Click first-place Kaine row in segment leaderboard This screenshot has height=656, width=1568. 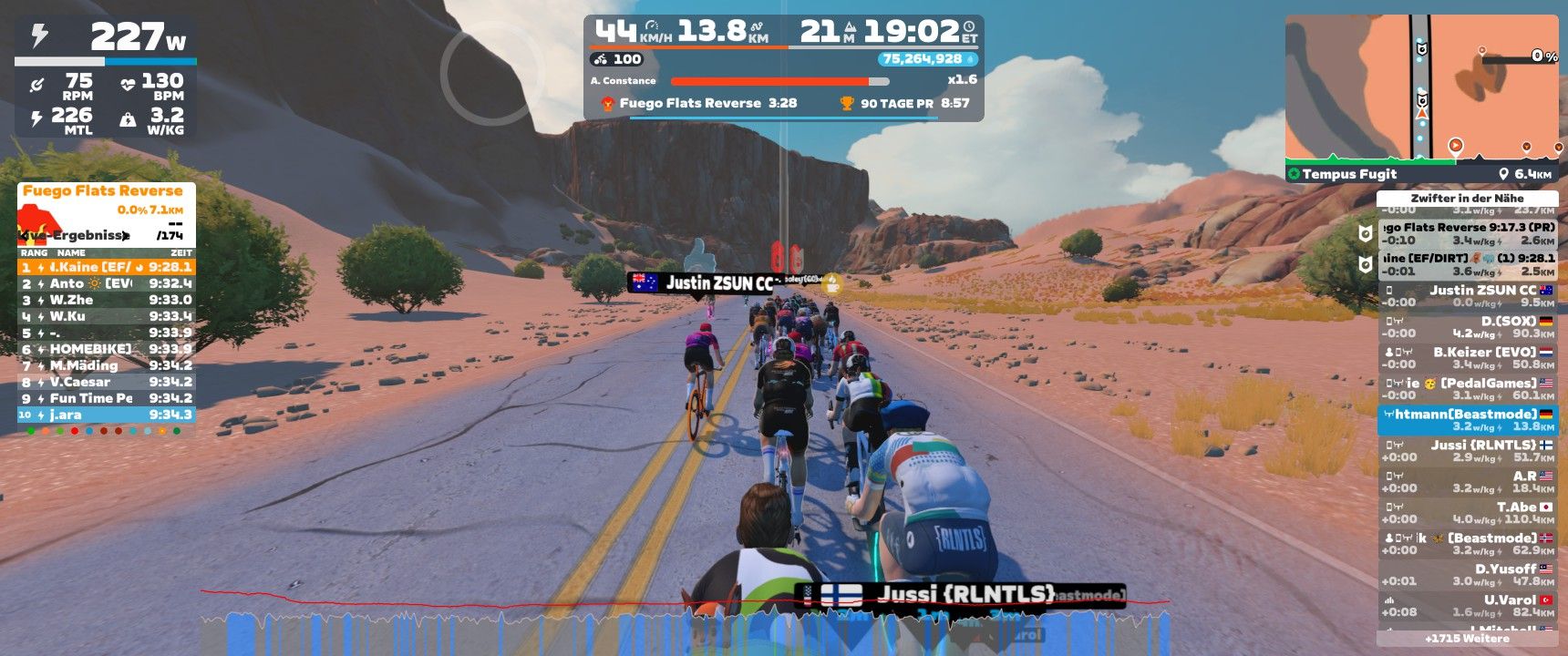[106, 267]
